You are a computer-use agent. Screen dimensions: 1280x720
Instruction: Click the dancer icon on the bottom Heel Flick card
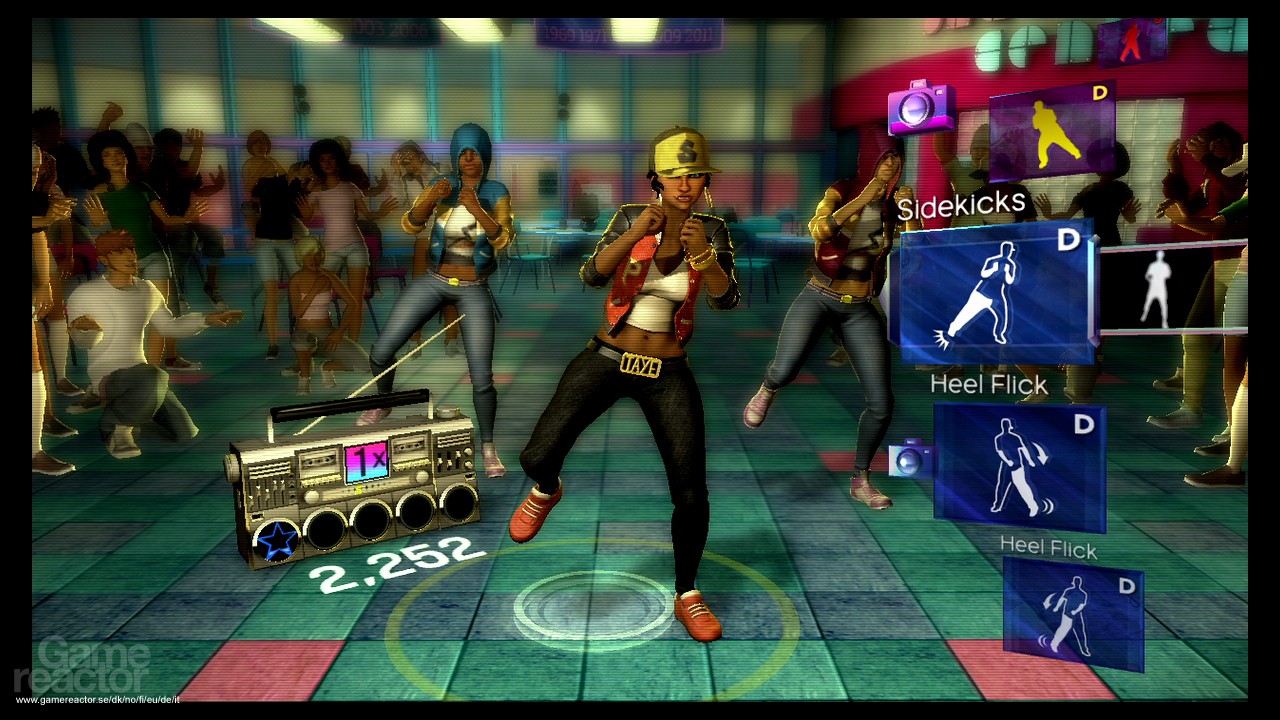point(1073,613)
